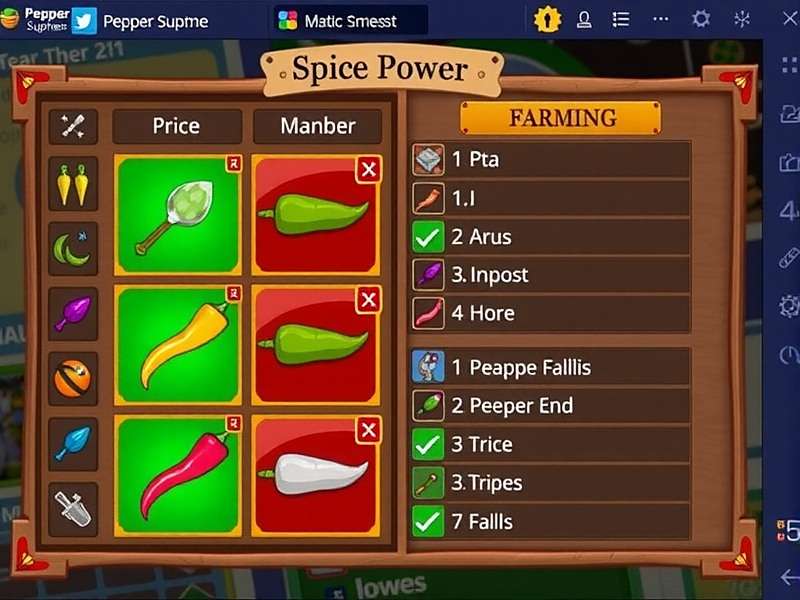This screenshot has height=600, width=800.
Task: Open the Price column header
Action: pyautogui.click(x=176, y=126)
